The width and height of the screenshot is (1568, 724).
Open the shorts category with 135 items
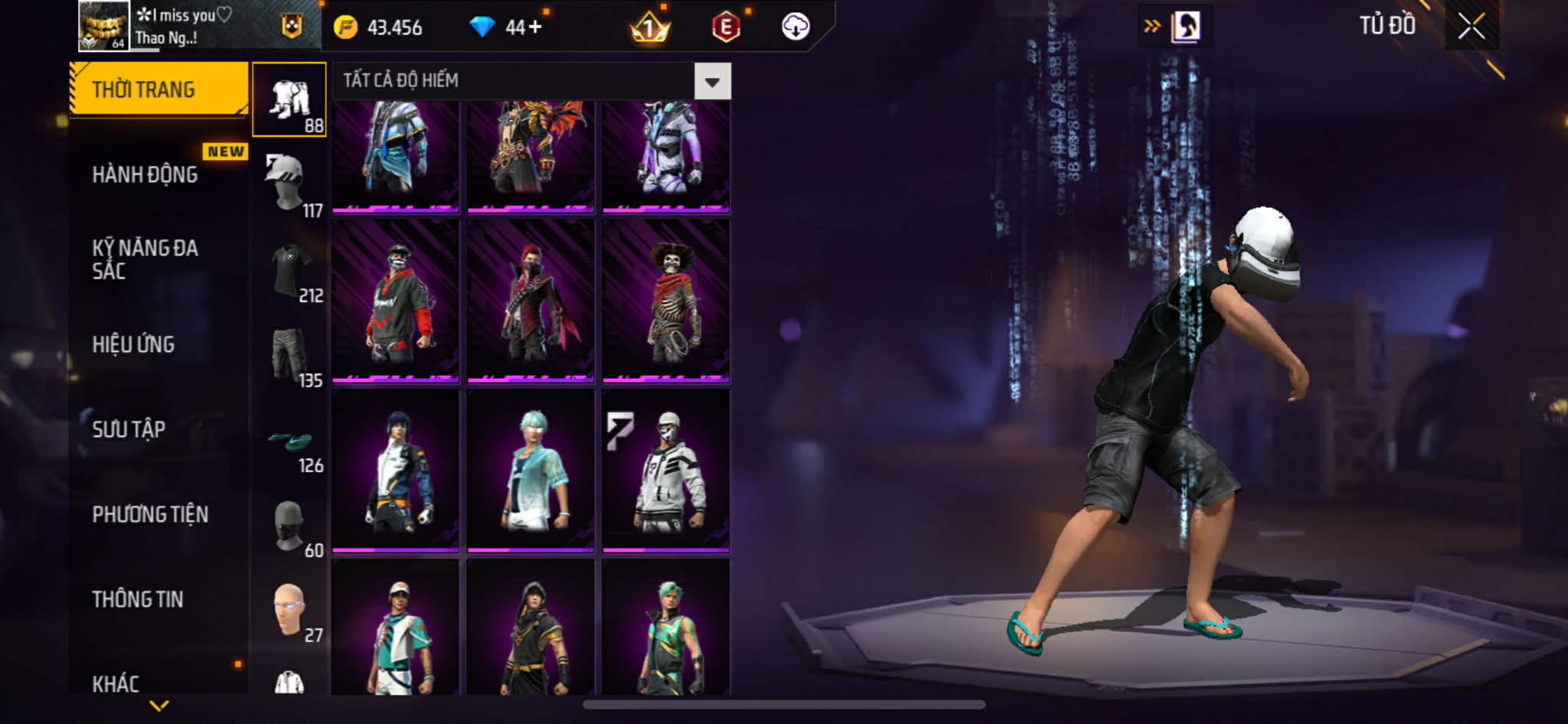click(289, 354)
